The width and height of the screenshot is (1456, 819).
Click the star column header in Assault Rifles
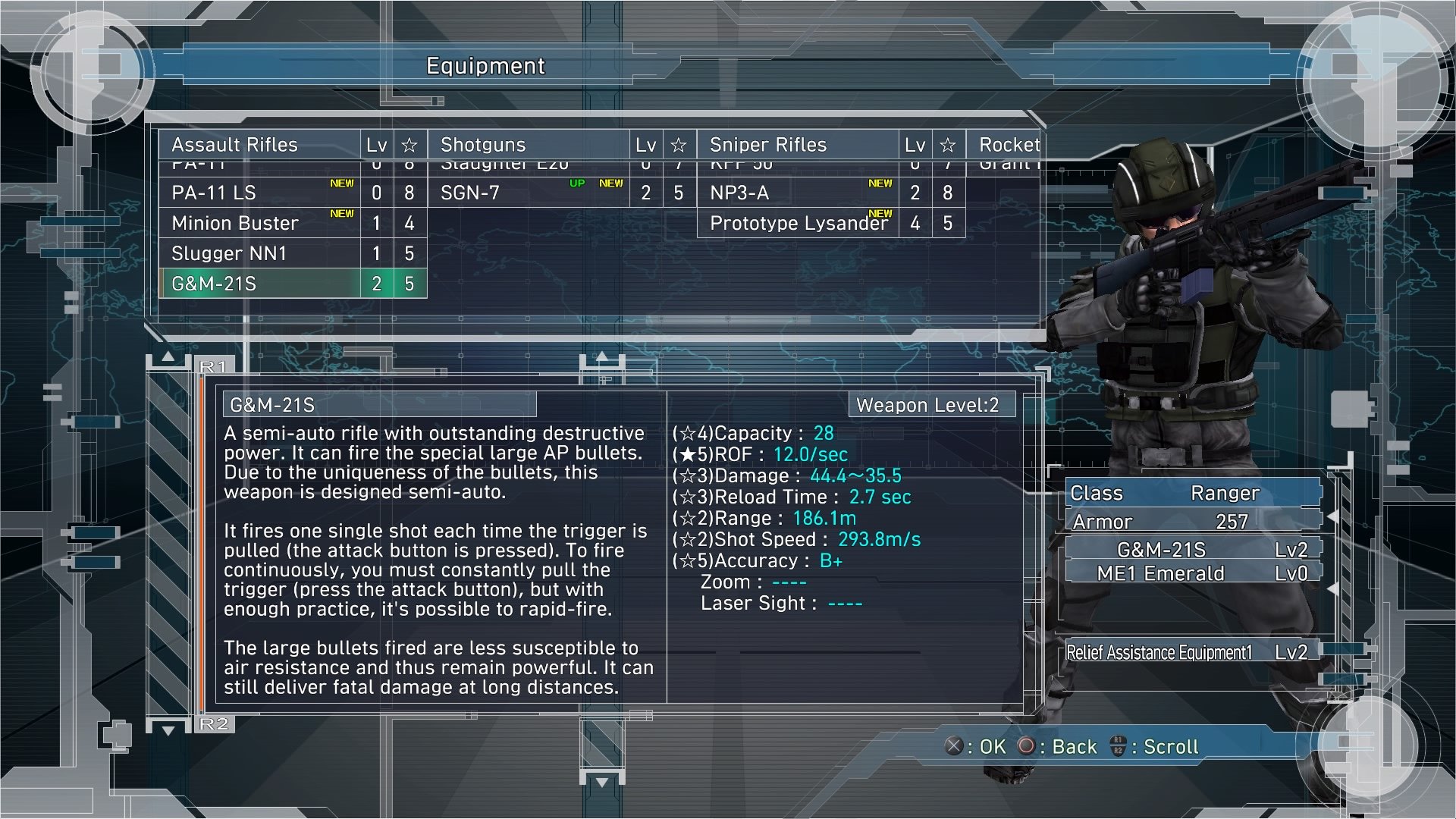click(409, 144)
